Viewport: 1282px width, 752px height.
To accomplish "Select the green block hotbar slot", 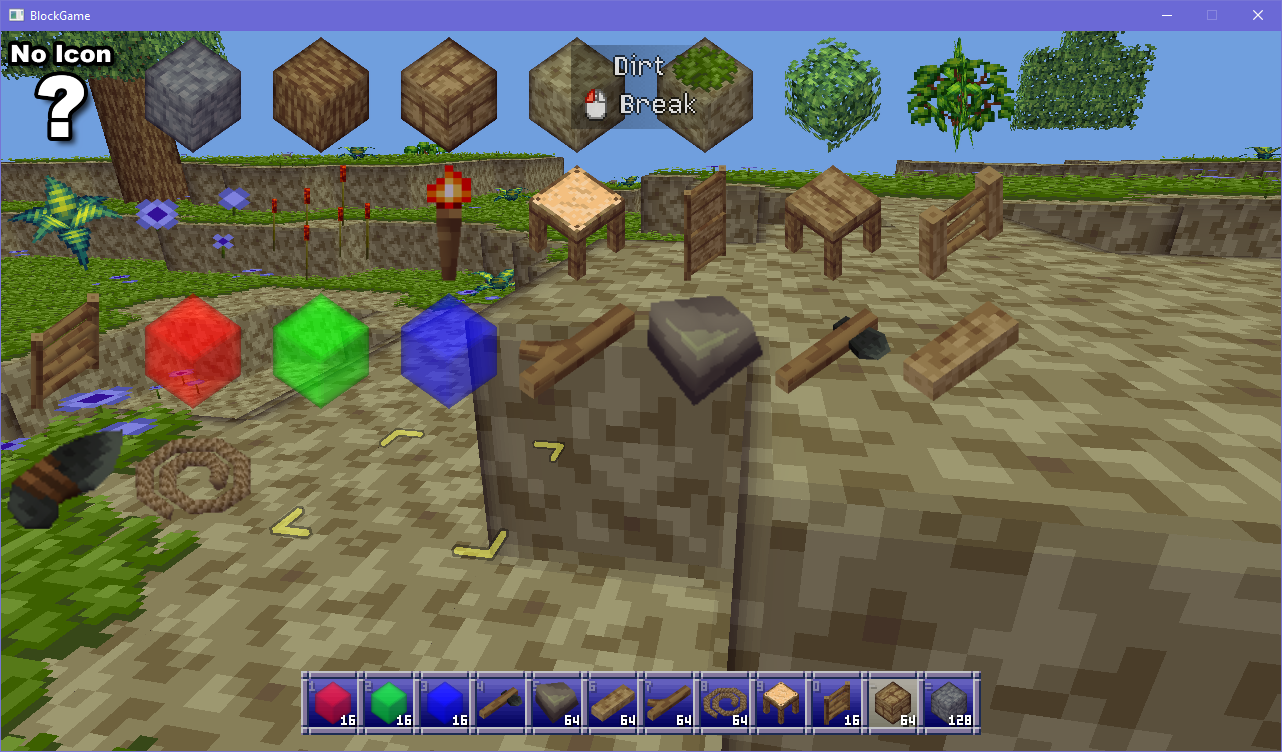I will (x=387, y=703).
